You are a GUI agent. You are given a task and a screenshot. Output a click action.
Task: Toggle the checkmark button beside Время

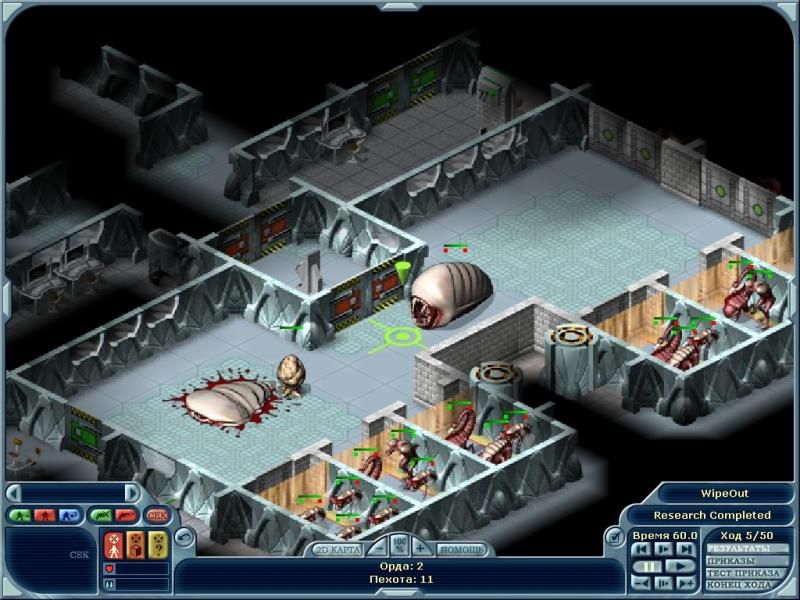616,538
